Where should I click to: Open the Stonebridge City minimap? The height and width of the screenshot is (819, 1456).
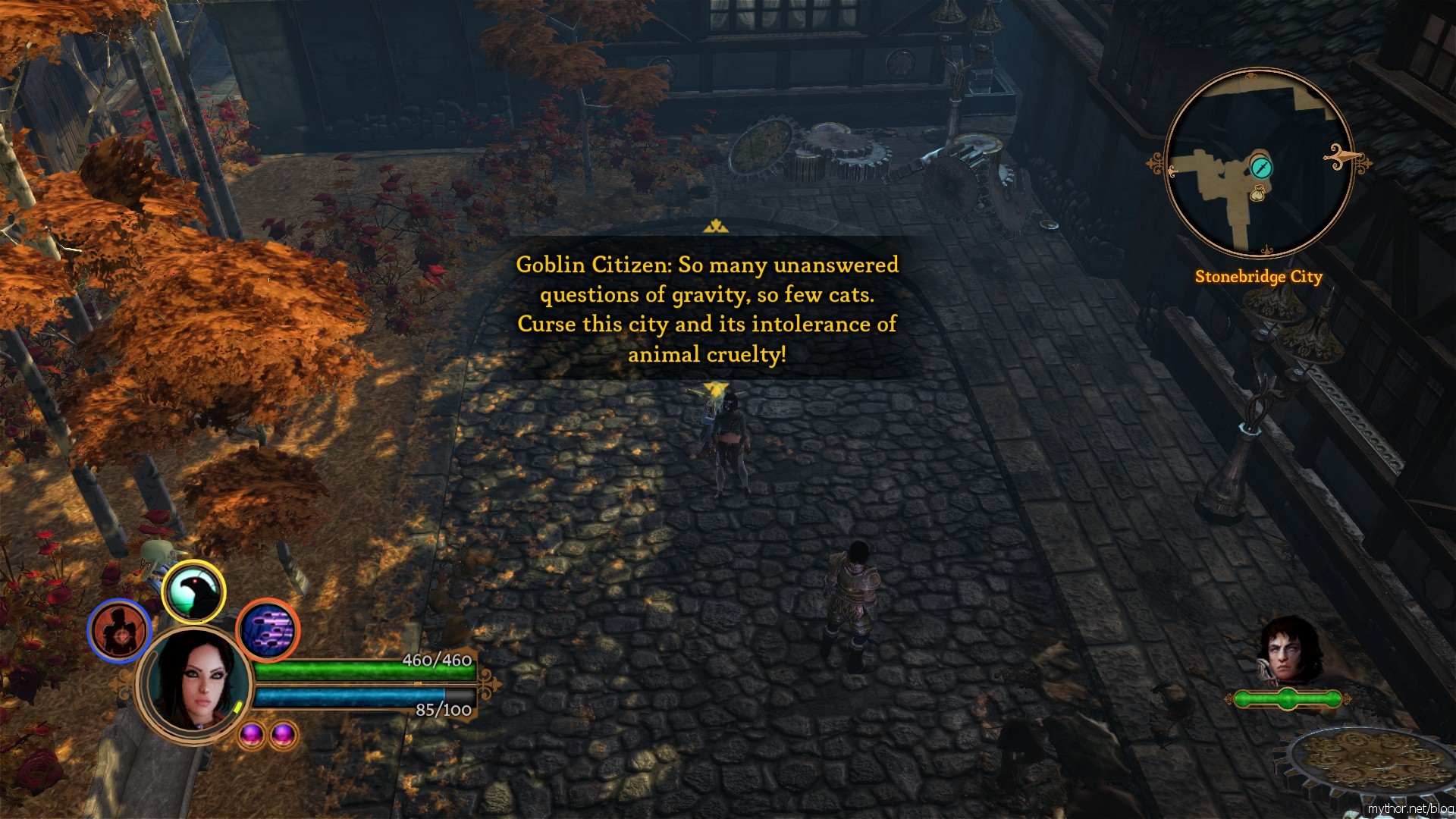pos(1258,163)
